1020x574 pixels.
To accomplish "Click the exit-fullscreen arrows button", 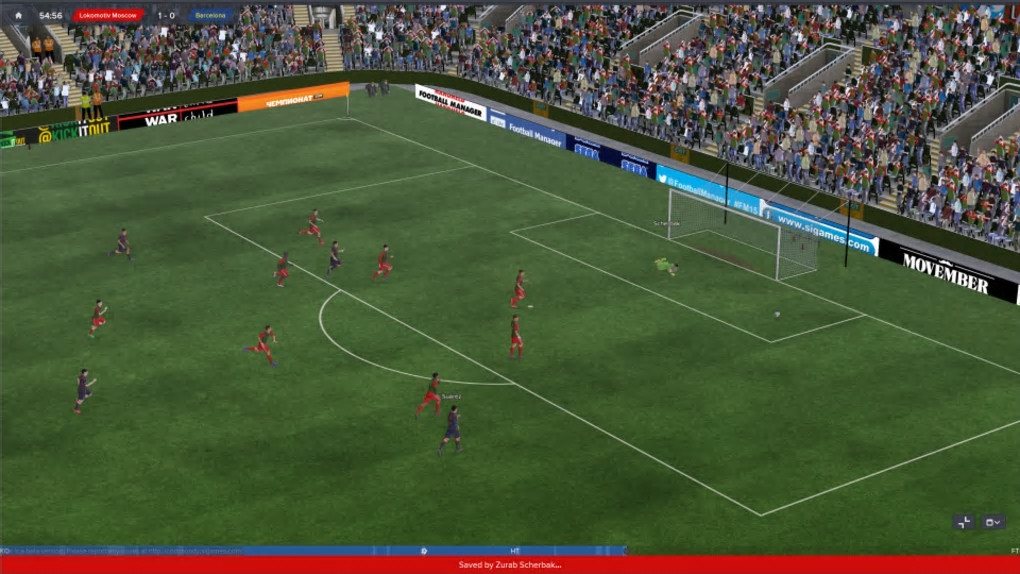I will [x=964, y=522].
